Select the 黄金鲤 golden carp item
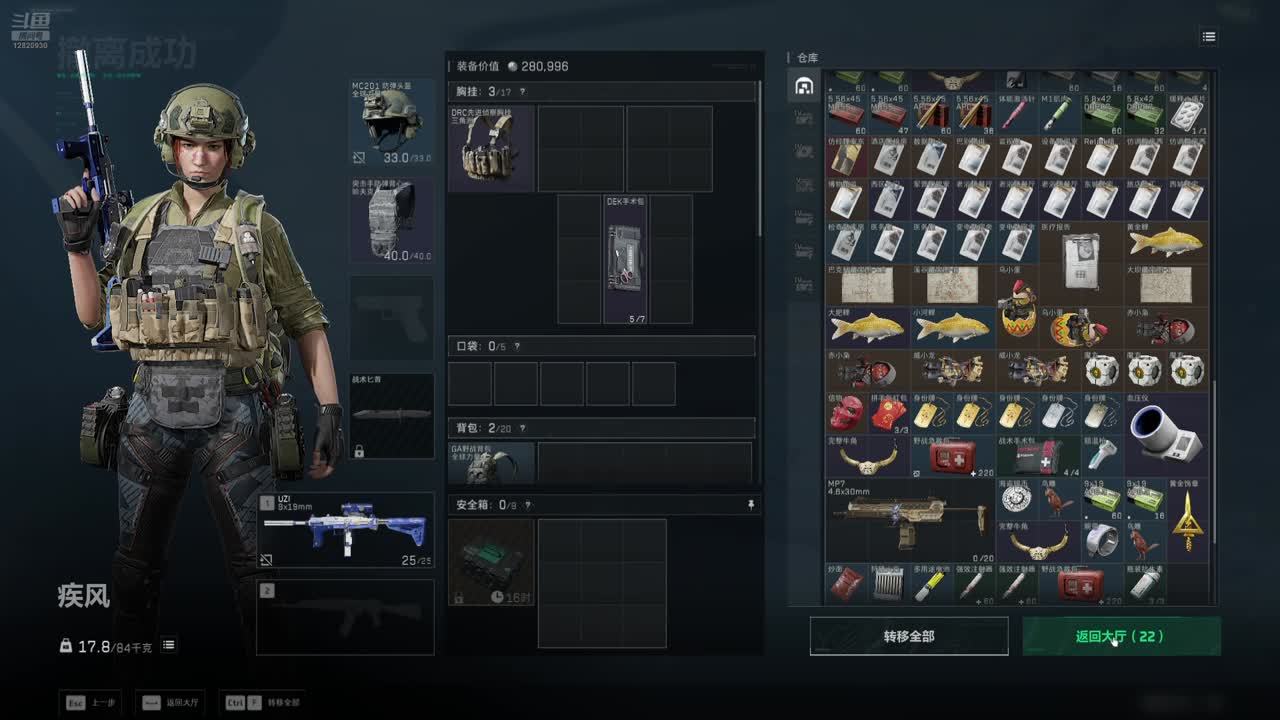The image size is (1280, 720). 1165,242
